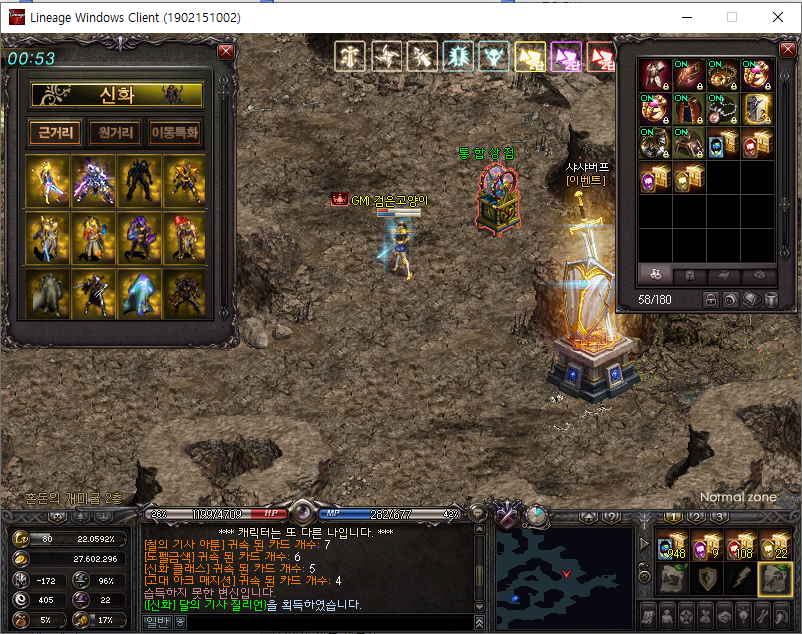Toggle the inventory padlock button
Image resolution: width=802 pixels, height=634 pixels.
pyautogui.click(x=709, y=299)
